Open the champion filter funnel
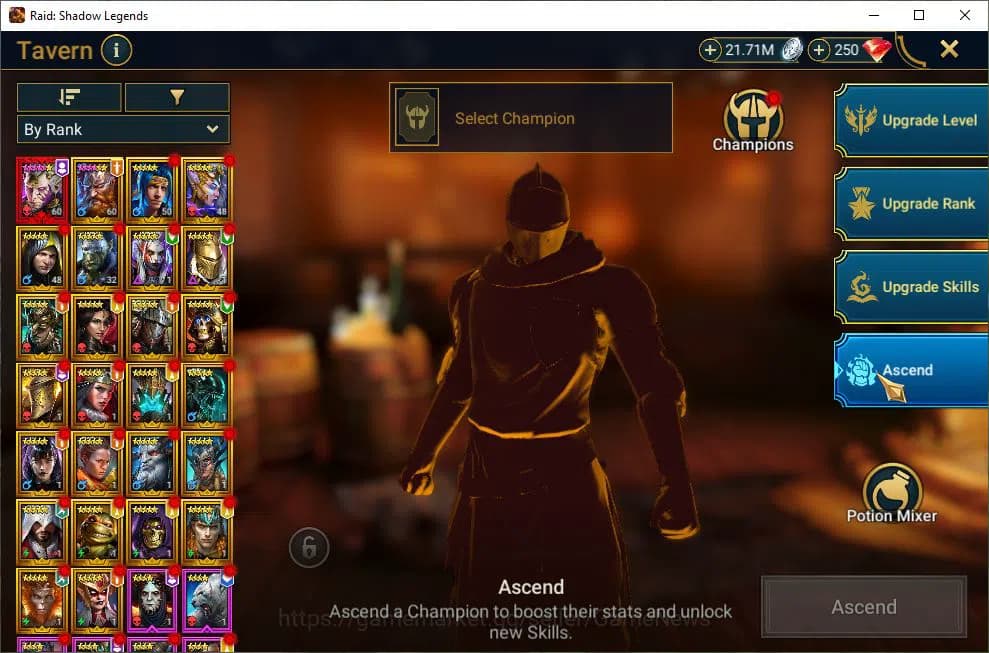Viewport: 989px width, 653px height. 177,97
